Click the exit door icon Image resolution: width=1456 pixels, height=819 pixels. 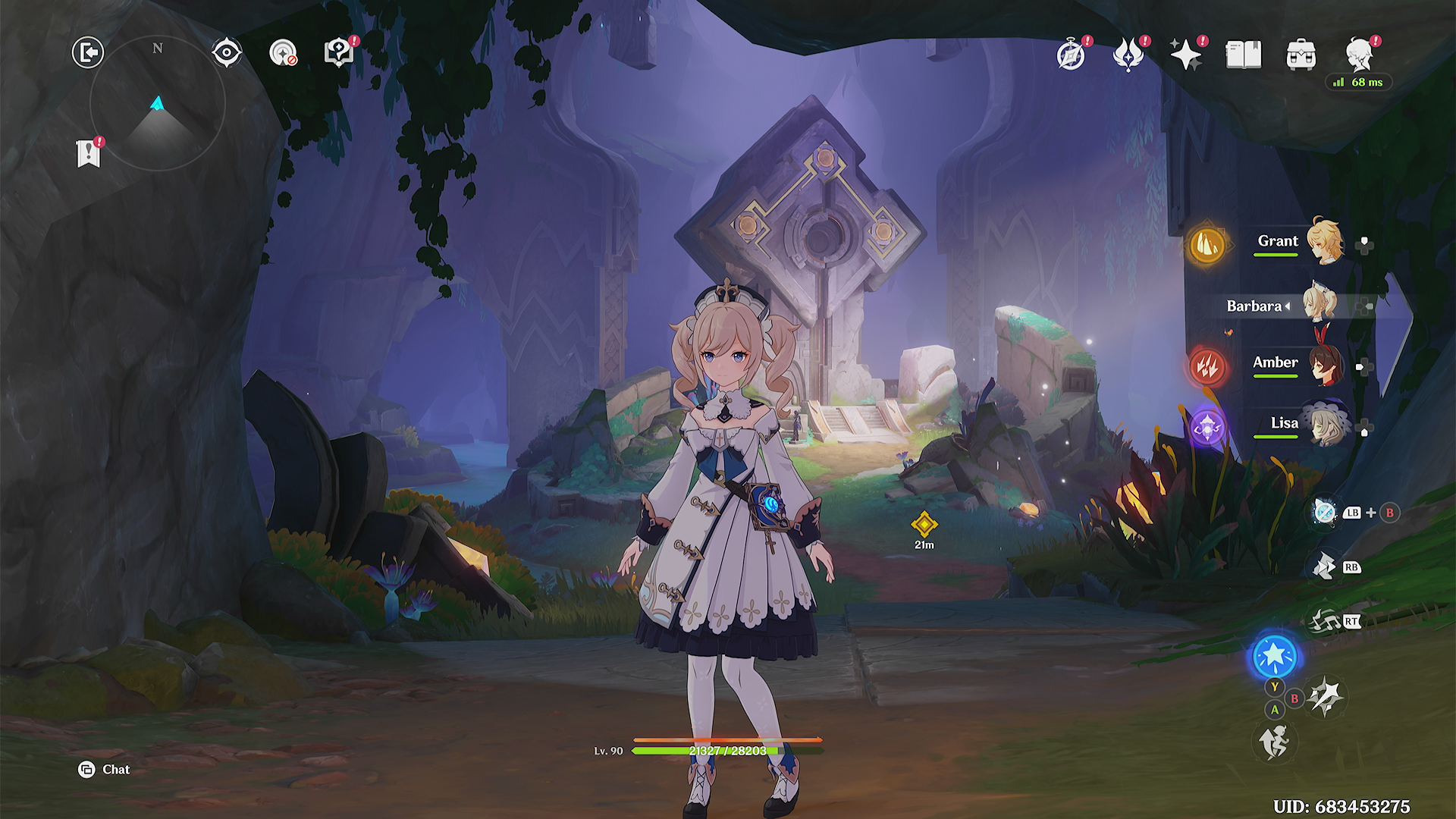tap(88, 53)
